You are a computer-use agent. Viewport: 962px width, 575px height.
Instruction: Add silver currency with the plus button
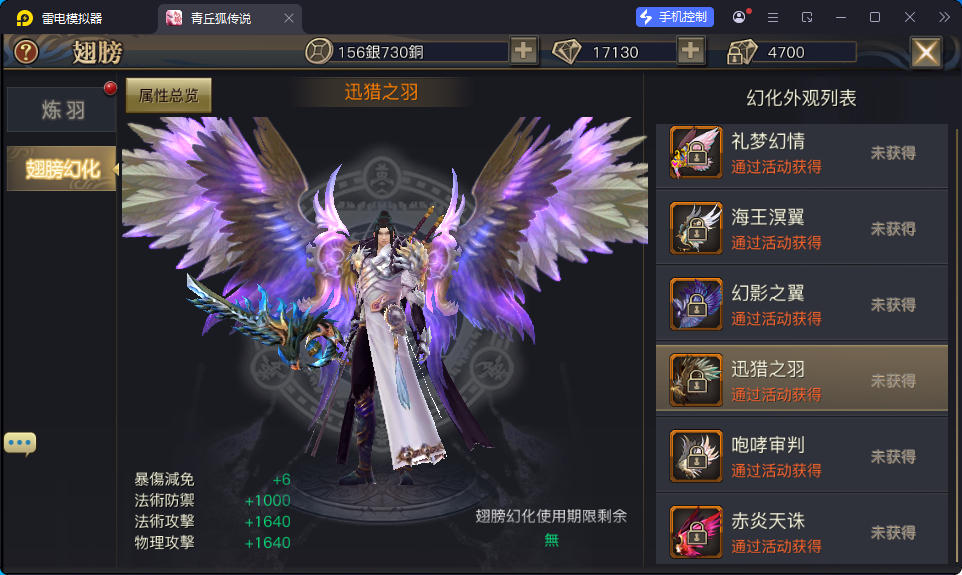tap(524, 52)
